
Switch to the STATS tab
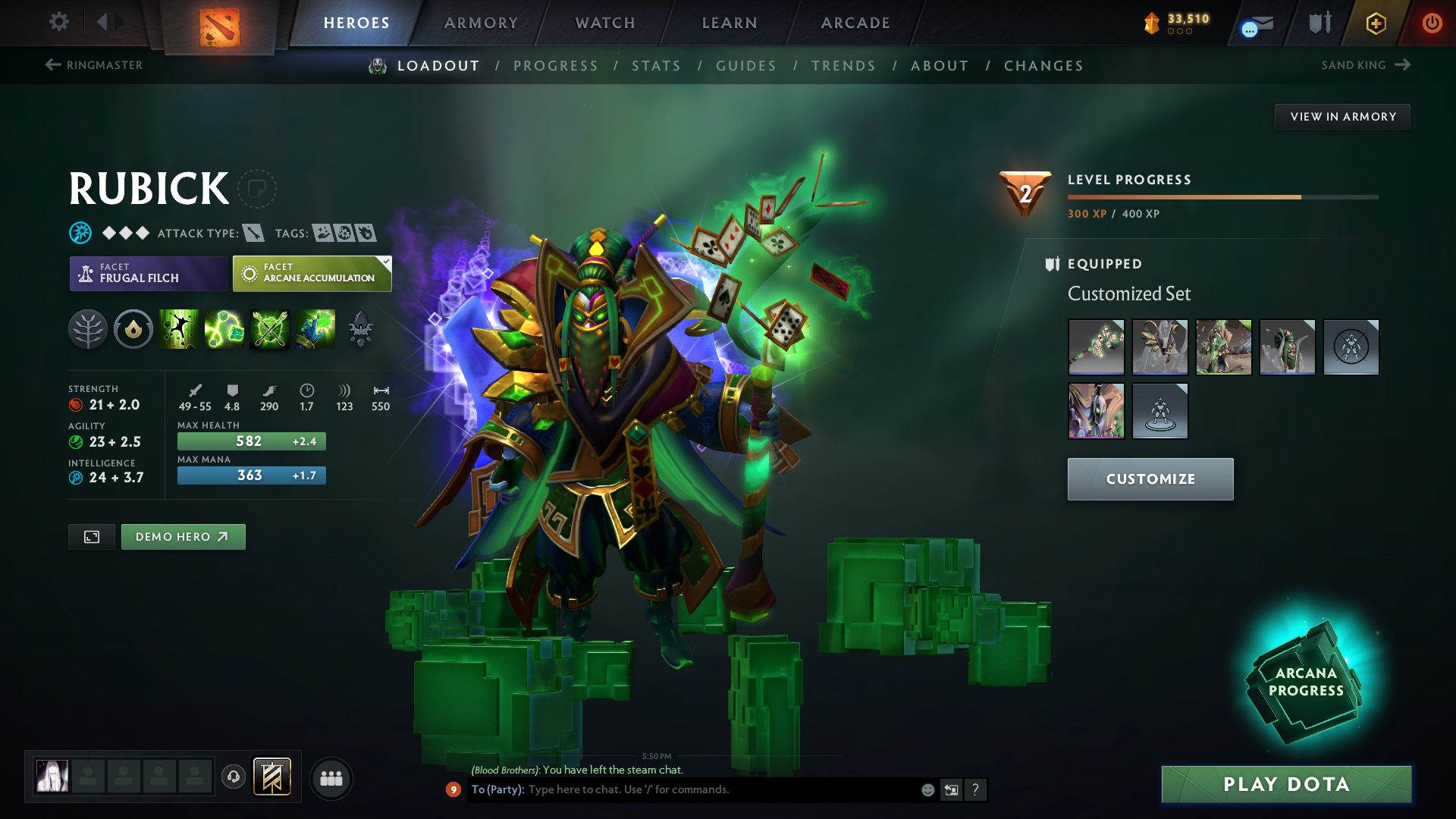tap(656, 65)
